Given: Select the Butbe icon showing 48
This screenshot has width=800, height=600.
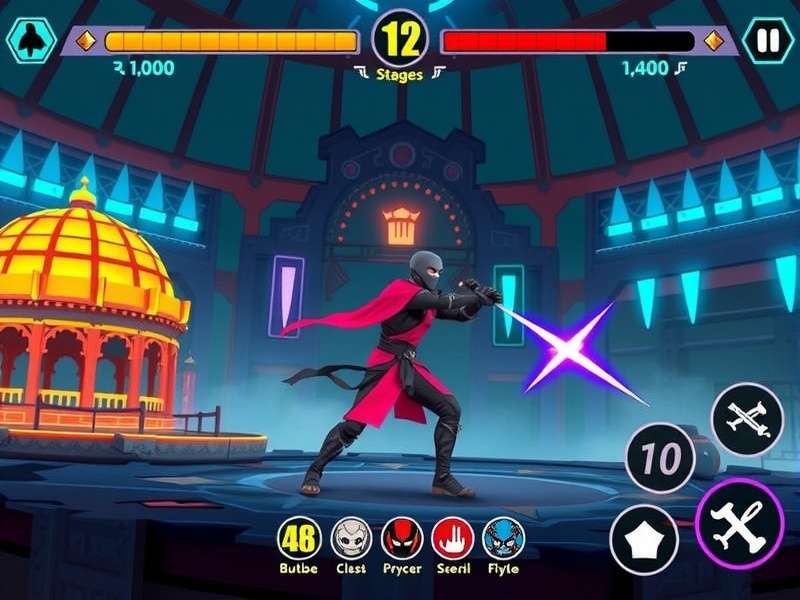Looking at the screenshot, I should click(x=298, y=538).
